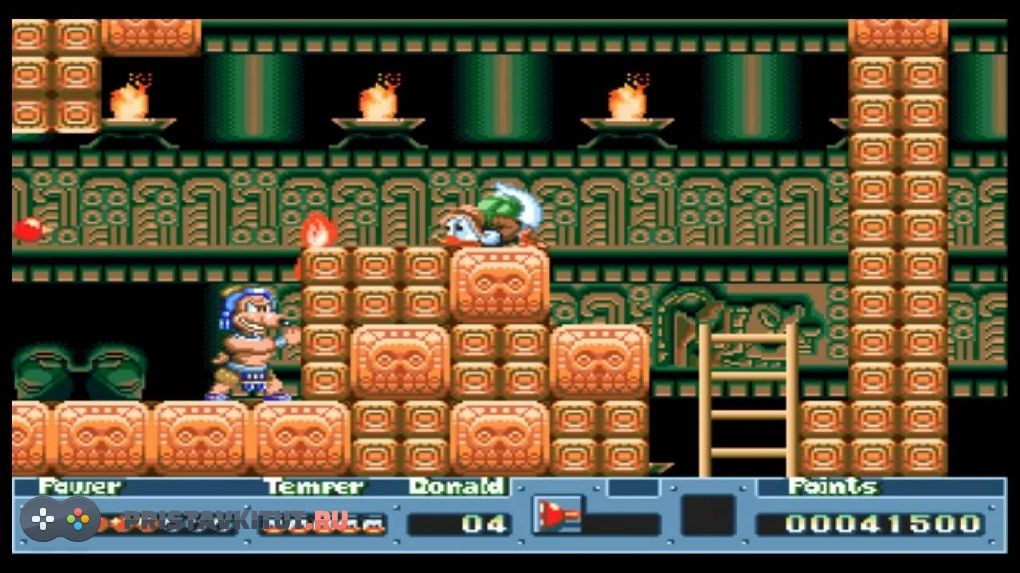The width and height of the screenshot is (1020, 573).
Task: Click the empty dark item slot
Action: pos(708,516)
